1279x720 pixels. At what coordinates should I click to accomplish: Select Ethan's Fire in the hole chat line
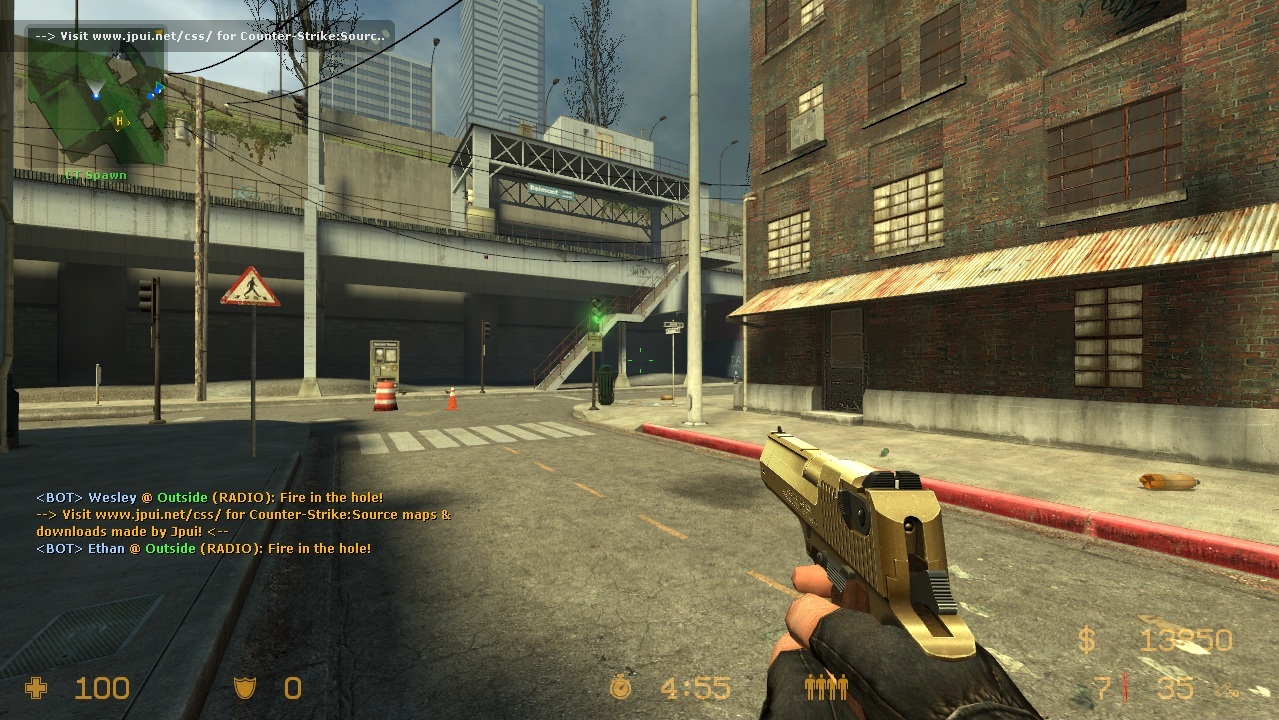pyautogui.click(x=203, y=548)
